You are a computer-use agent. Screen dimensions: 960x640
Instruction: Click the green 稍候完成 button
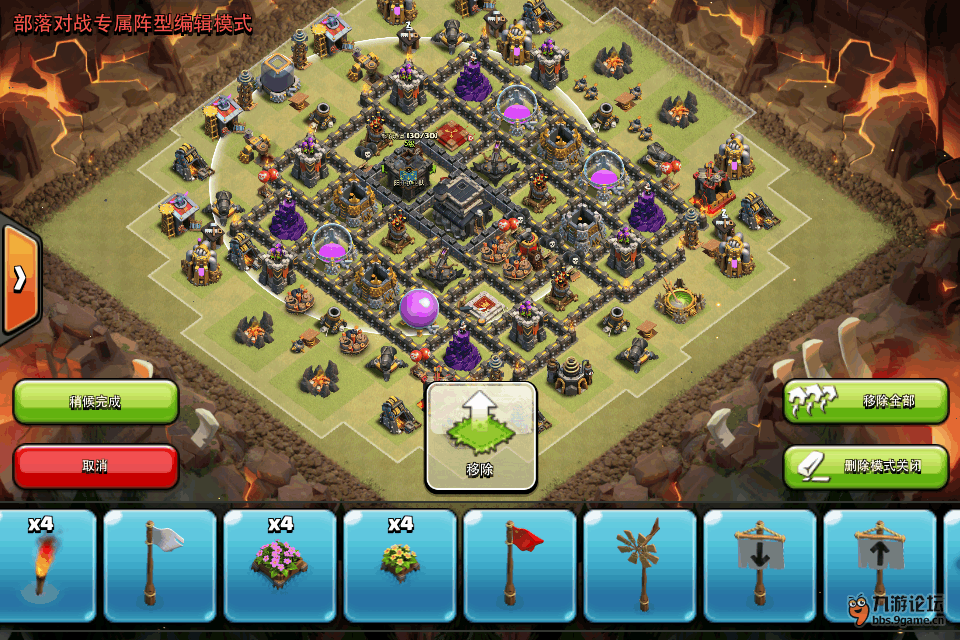coord(95,402)
